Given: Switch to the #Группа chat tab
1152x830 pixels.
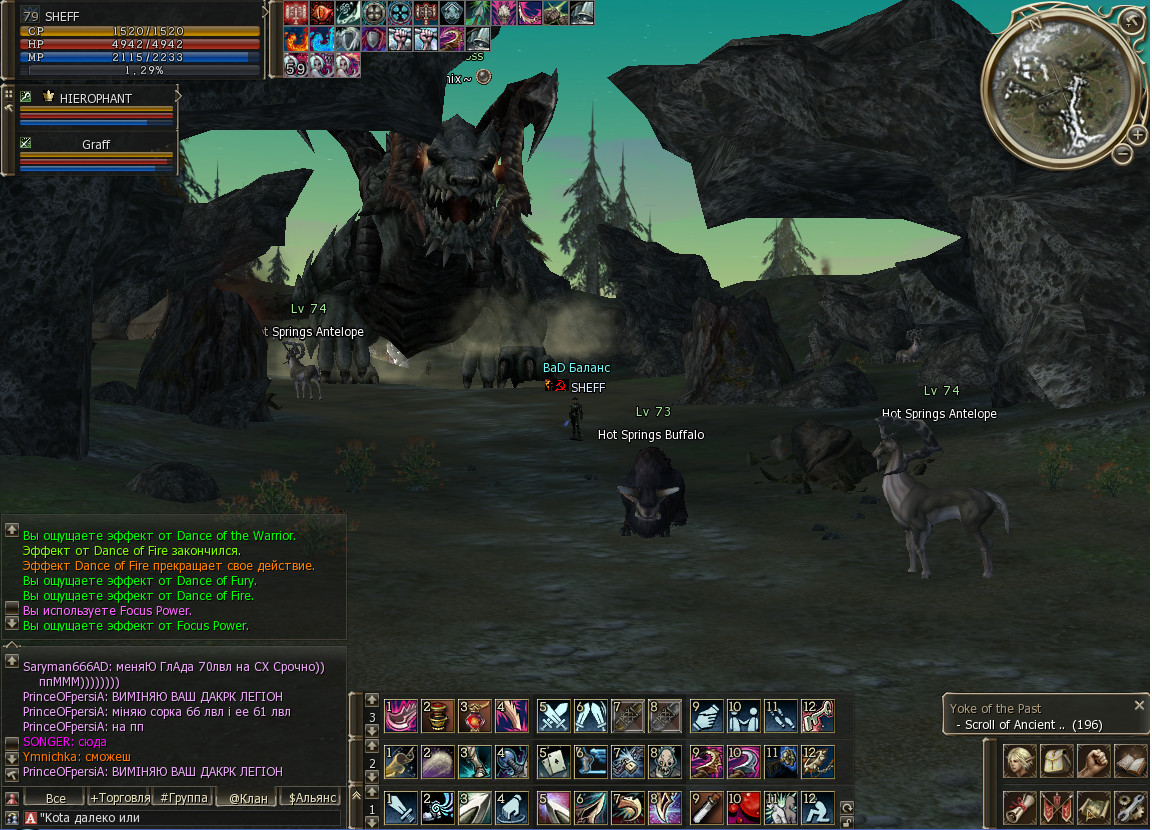Looking at the screenshot, I should point(184,797).
